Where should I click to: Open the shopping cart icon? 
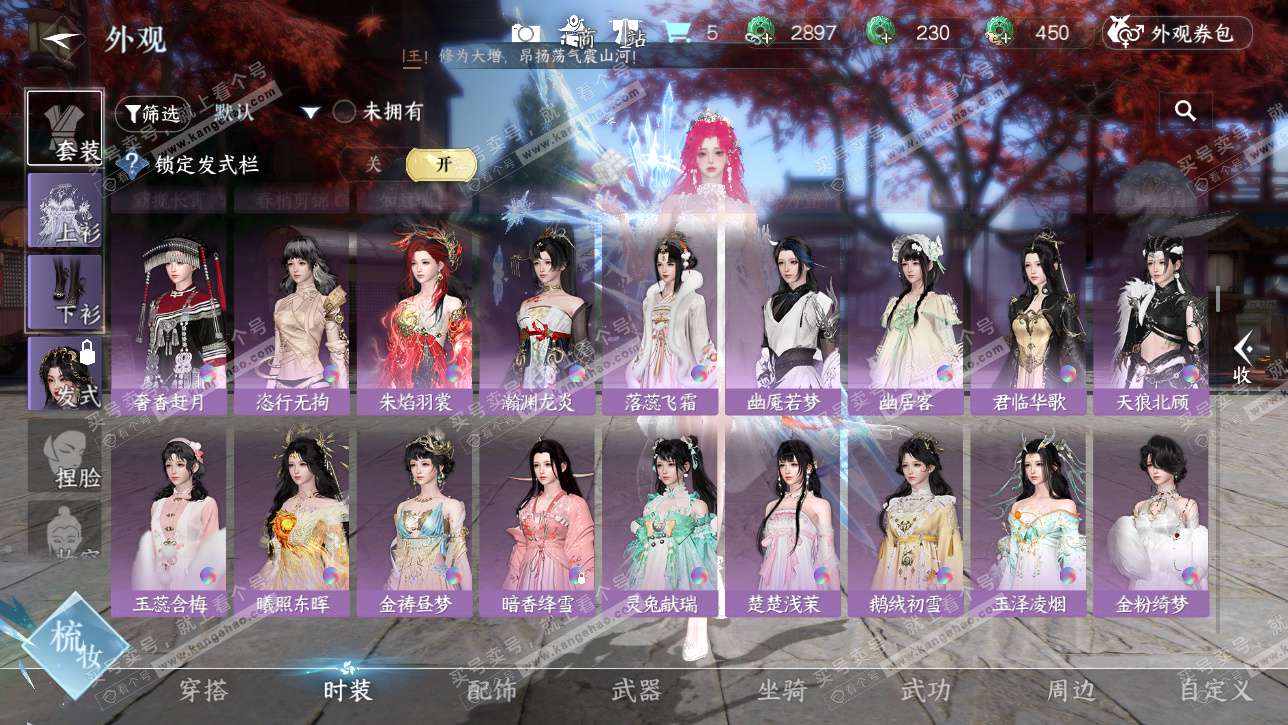(677, 33)
